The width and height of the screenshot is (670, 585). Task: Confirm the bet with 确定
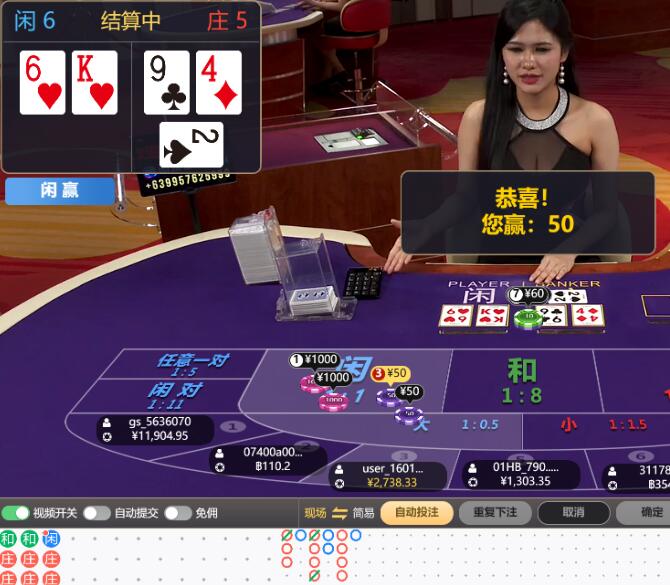650,513
